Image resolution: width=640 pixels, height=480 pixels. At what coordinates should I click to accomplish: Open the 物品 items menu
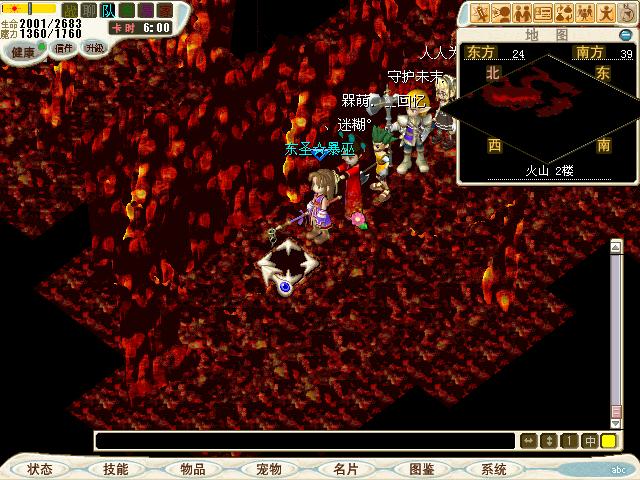tap(193, 468)
